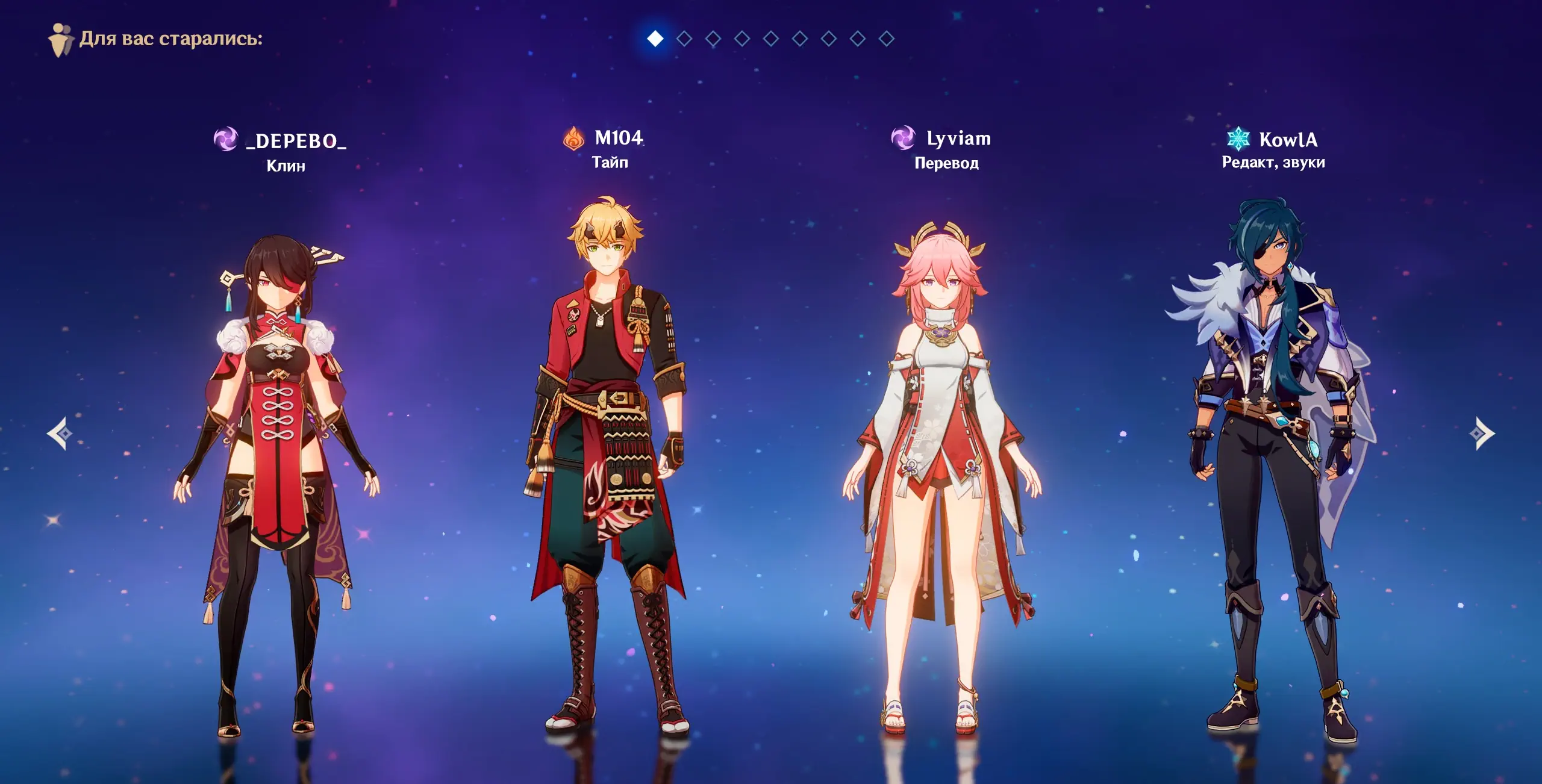Jump to the last page diamond indicator
The width and height of the screenshot is (1542, 784).
tap(886, 39)
